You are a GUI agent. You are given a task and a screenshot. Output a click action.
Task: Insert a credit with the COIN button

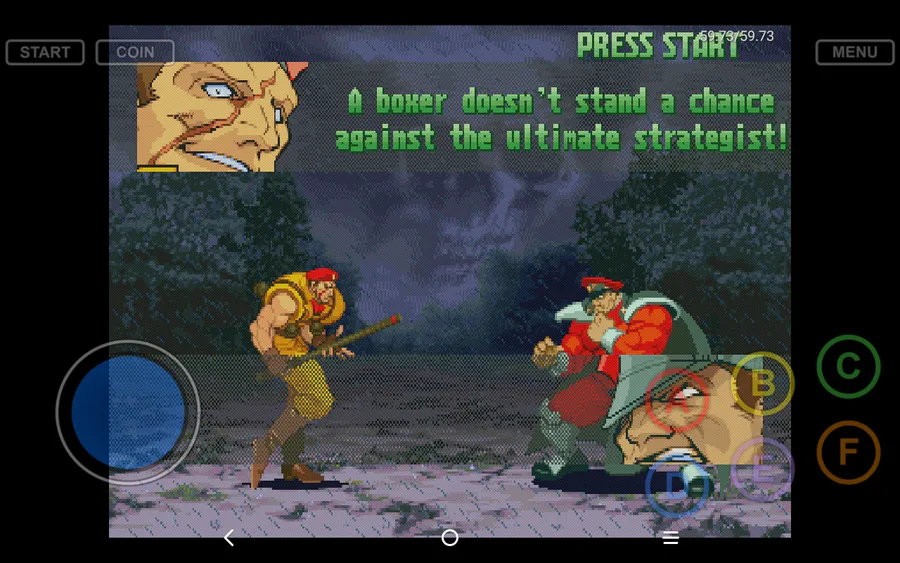point(135,52)
